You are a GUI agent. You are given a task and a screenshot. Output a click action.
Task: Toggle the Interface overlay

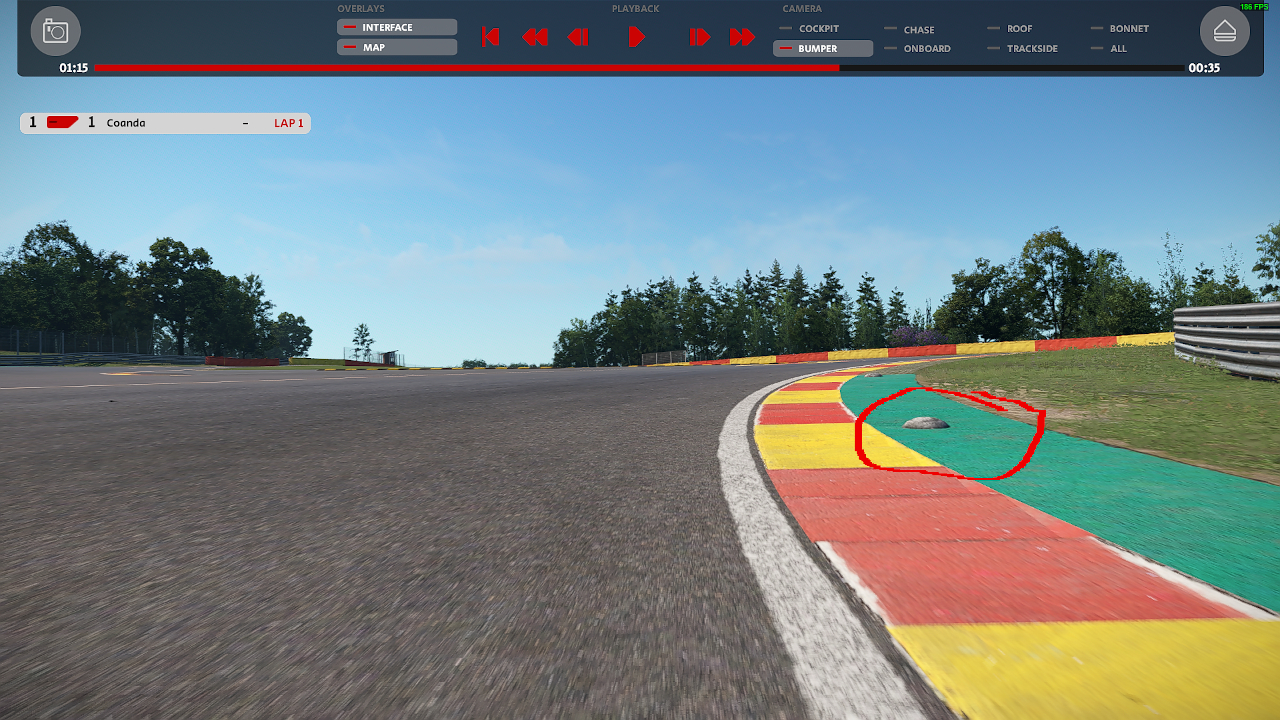(397, 27)
